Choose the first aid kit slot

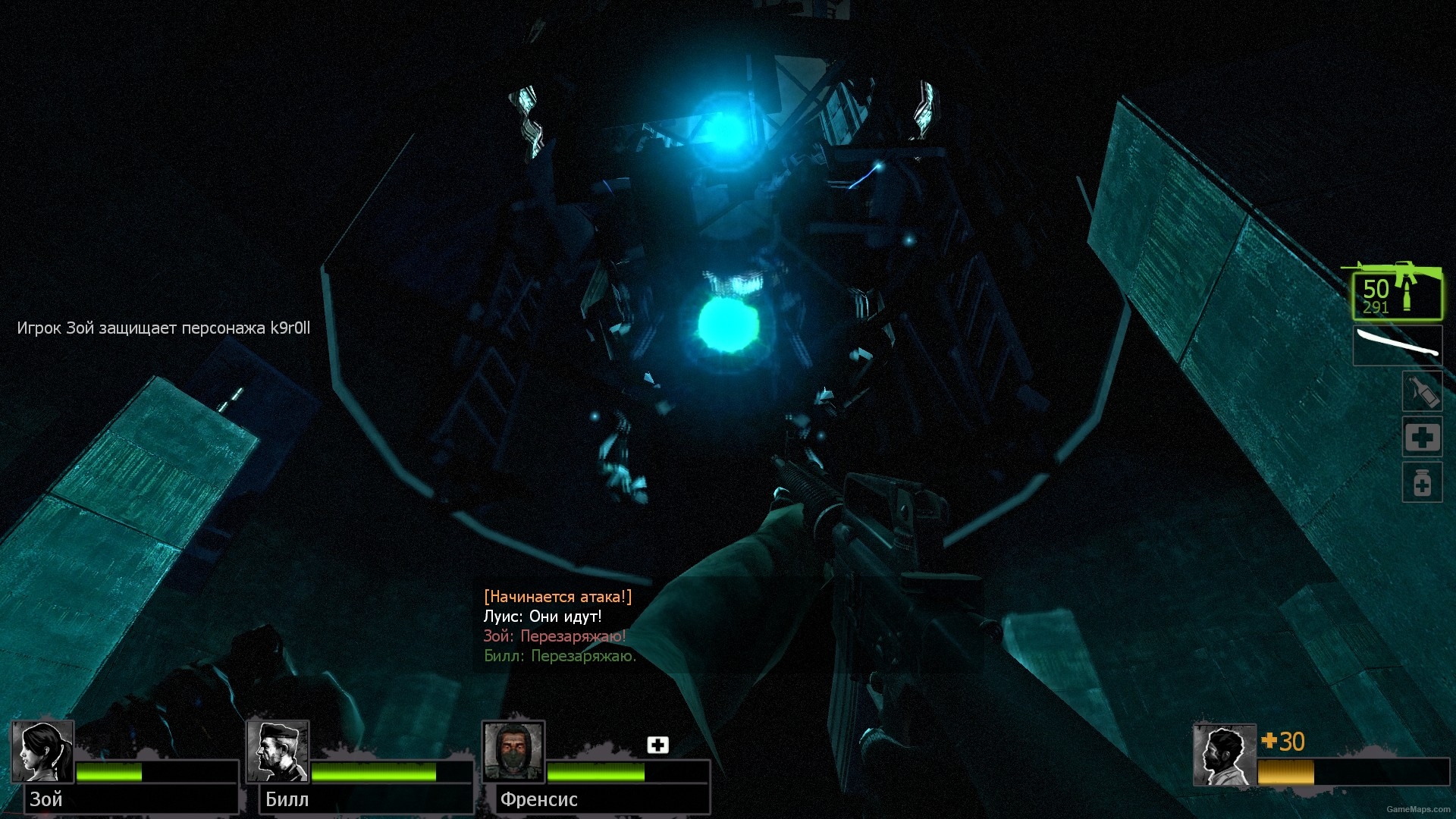pos(1422,438)
